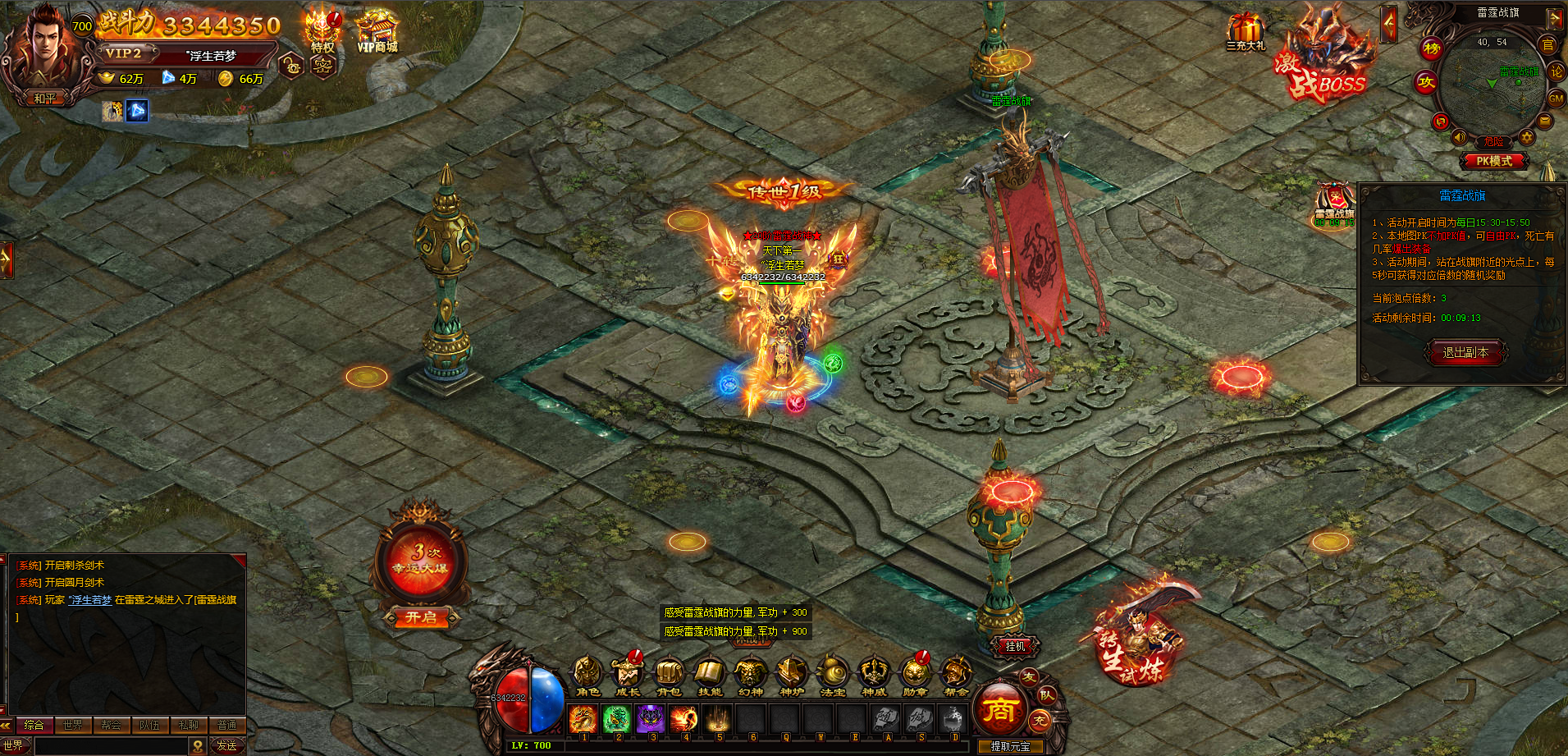Exit the dungeon with 退出副本
Screen dimensions: 1568x756
(x=1465, y=352)
